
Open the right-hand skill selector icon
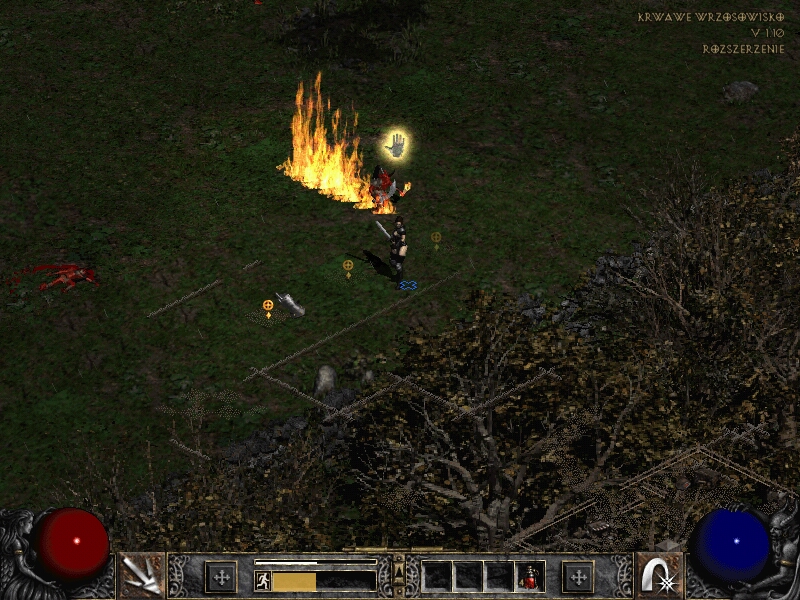point(659,575)
